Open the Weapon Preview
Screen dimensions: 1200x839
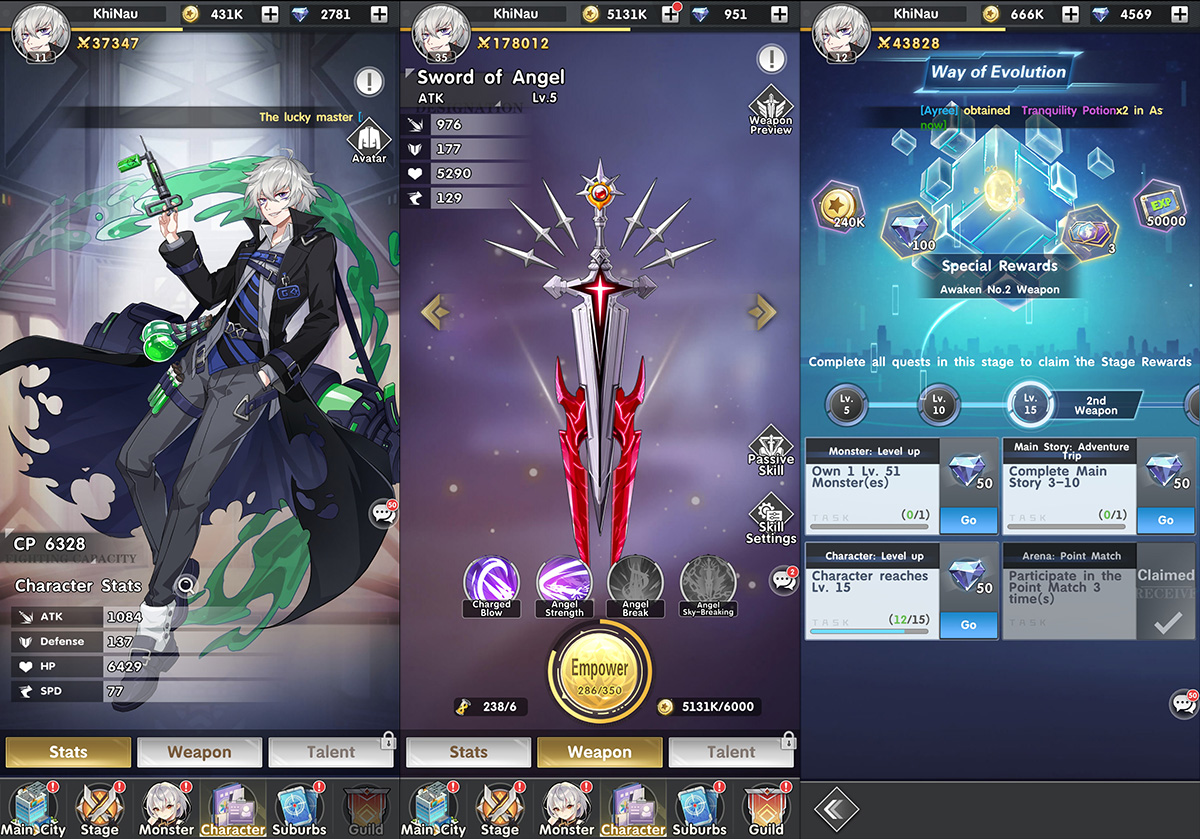[x=770, y=110]
